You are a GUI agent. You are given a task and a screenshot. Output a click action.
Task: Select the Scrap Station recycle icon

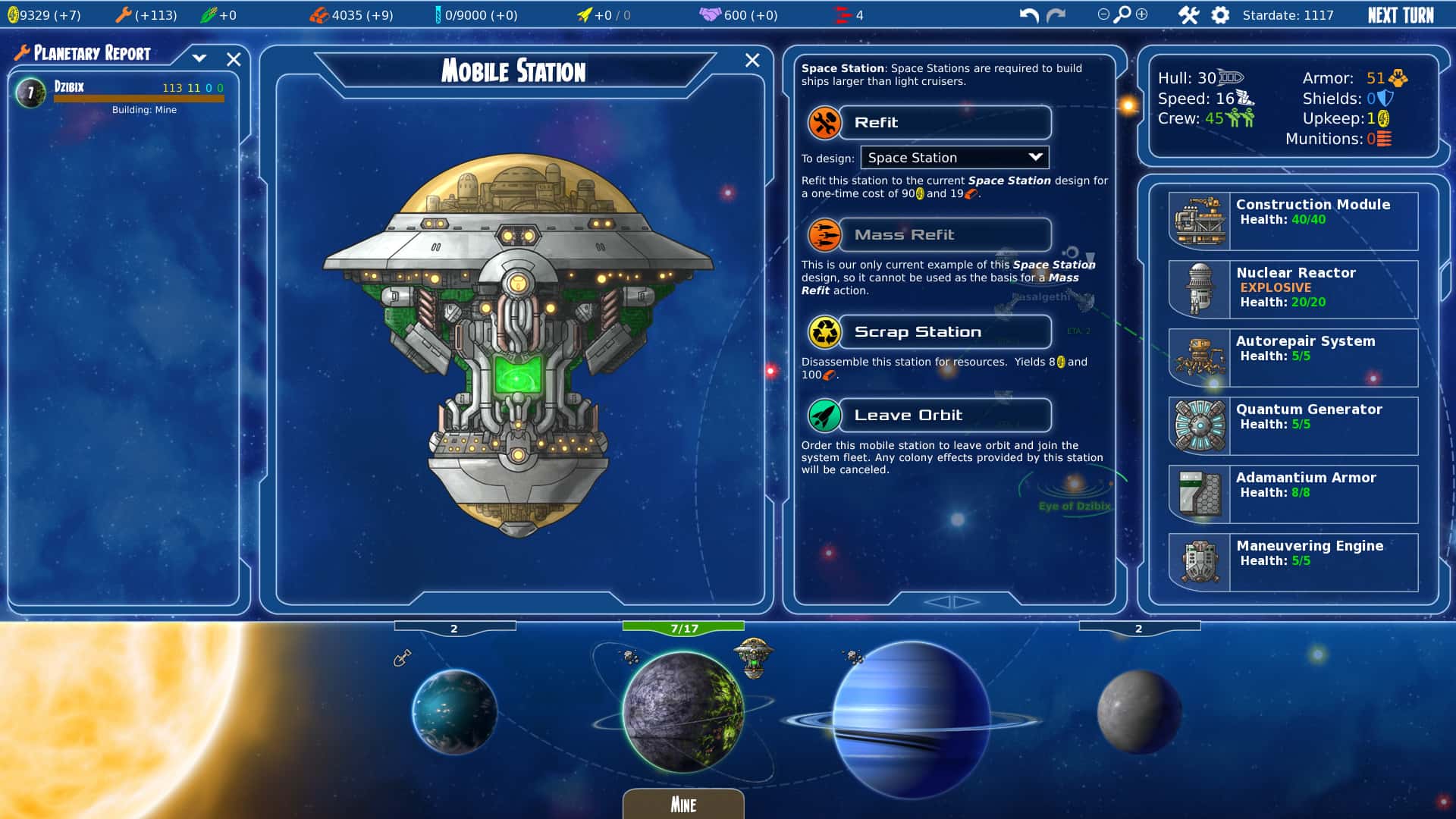(x=824, y=331)
